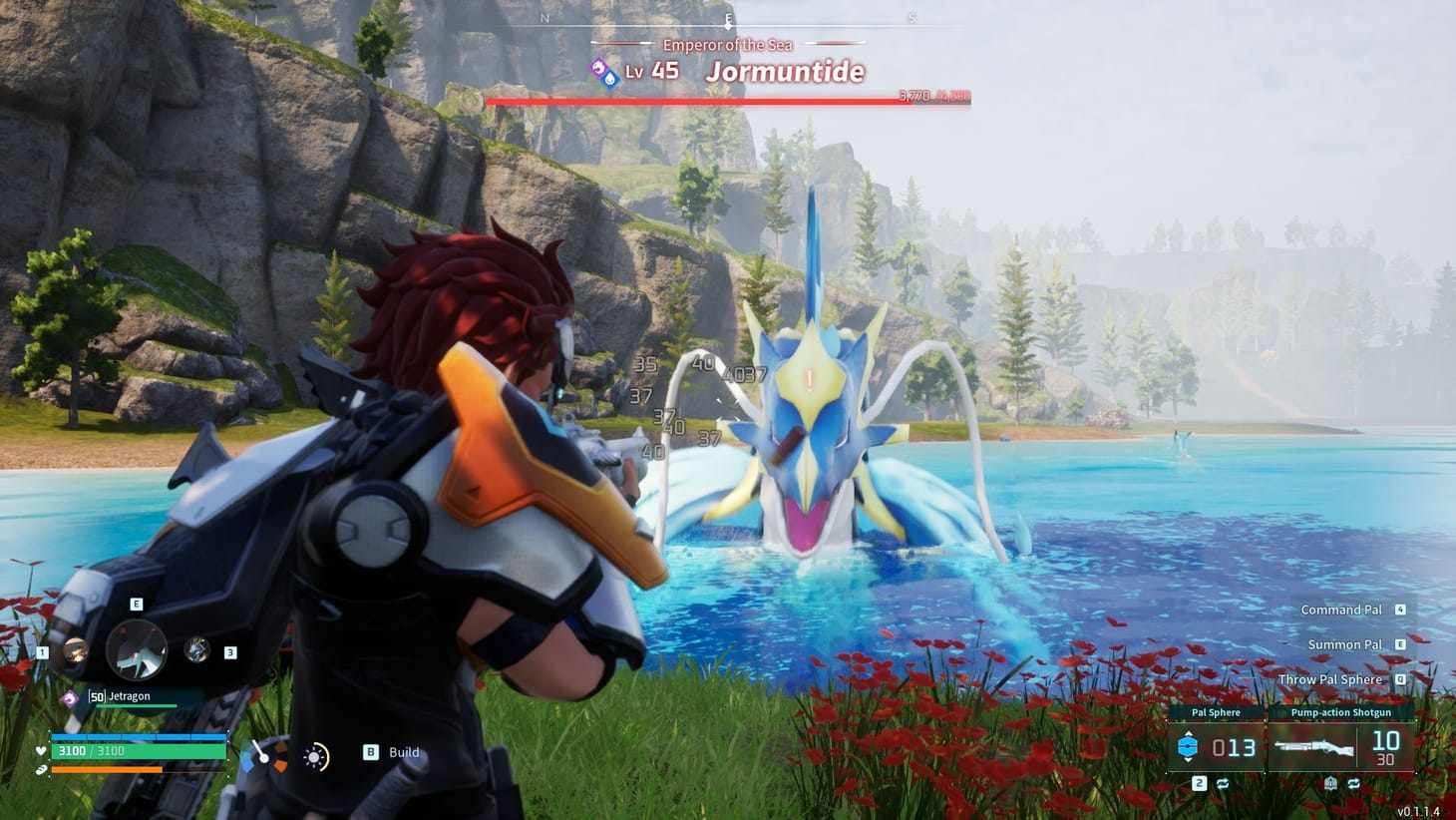Select the Pump-action Shotgun slot label
Viewport: 1456px width, 820px height.
[1341, 712]
